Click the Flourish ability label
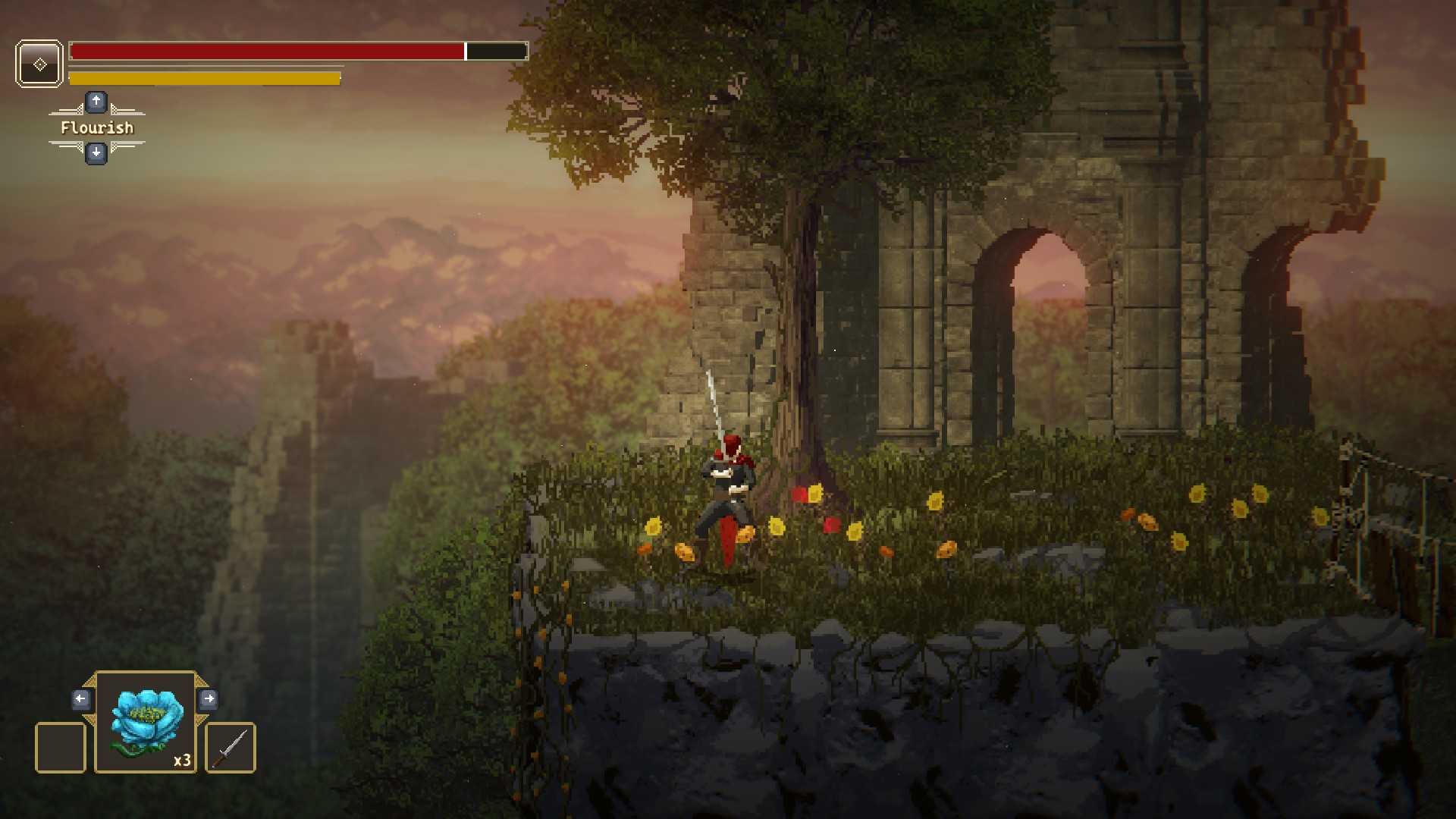This screenshot has width=1456, height=819. 97,128
